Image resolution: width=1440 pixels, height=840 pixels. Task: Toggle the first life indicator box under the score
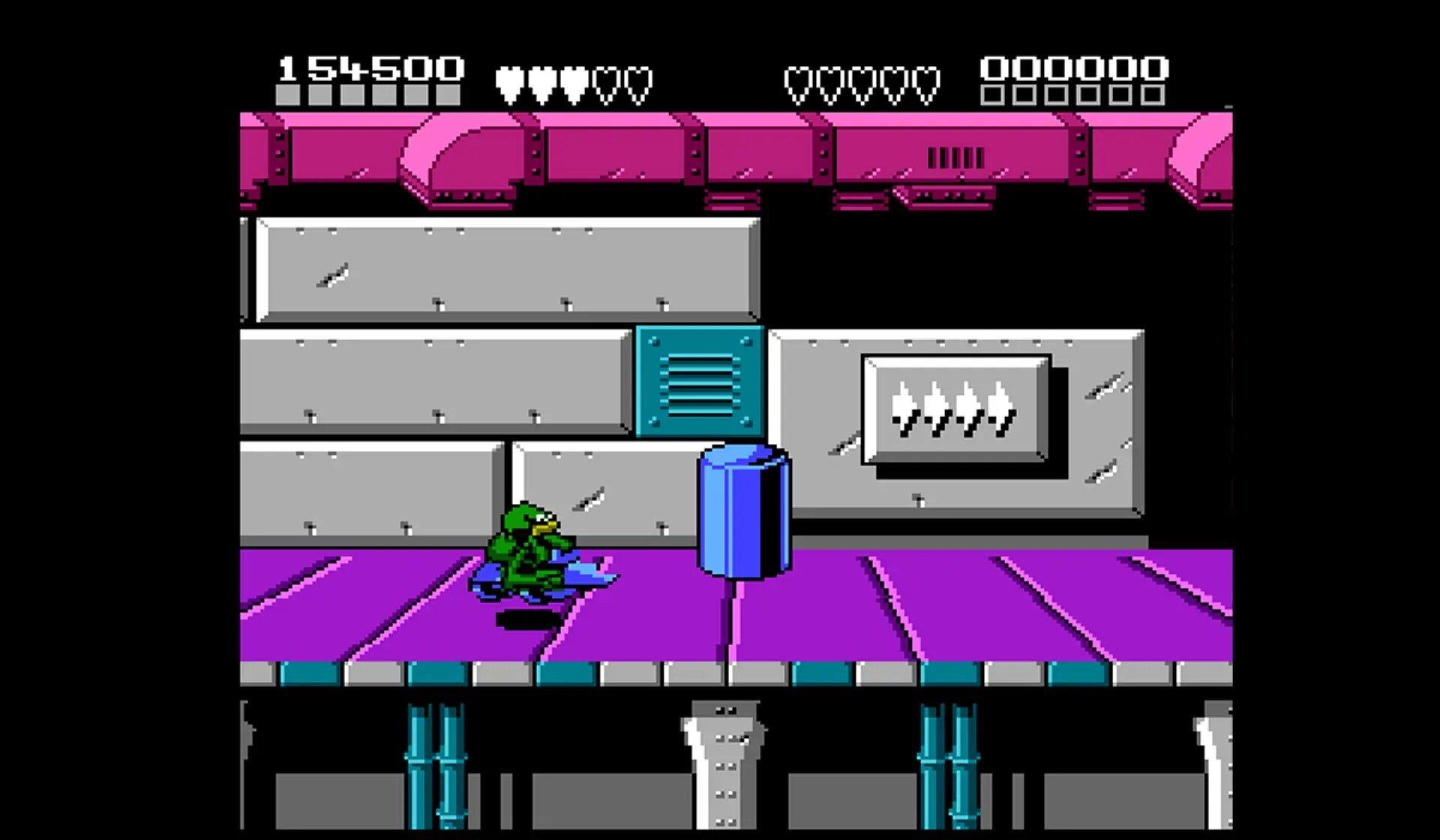point(286,96)
